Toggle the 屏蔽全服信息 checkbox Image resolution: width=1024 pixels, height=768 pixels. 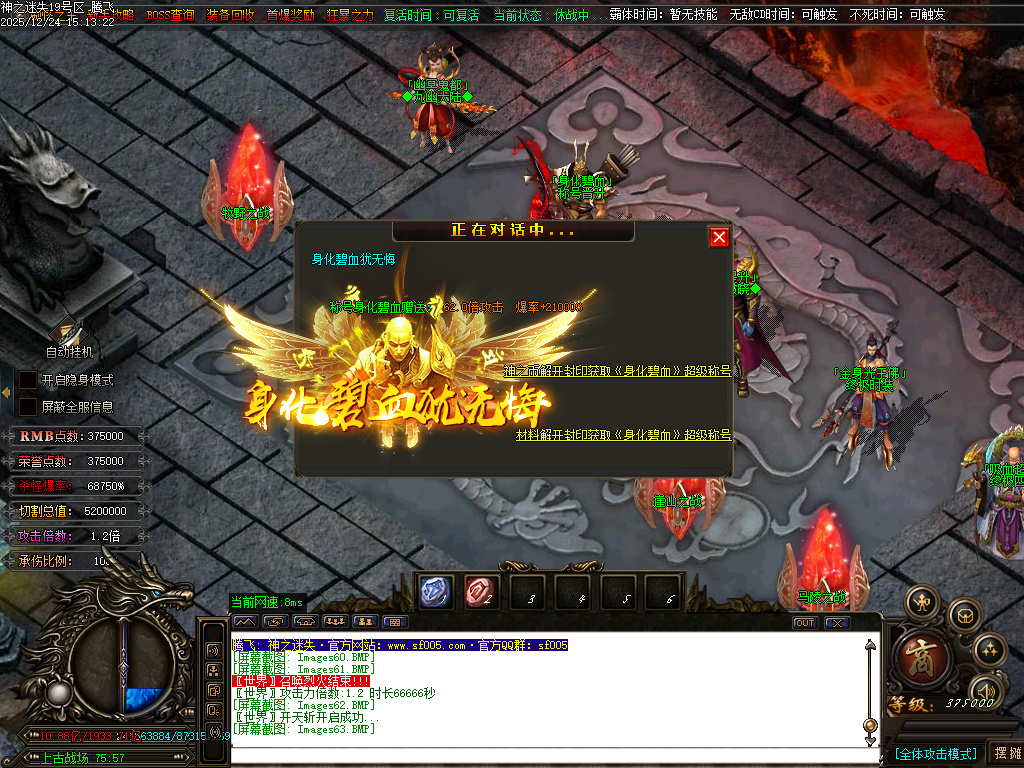coord(28,407)
